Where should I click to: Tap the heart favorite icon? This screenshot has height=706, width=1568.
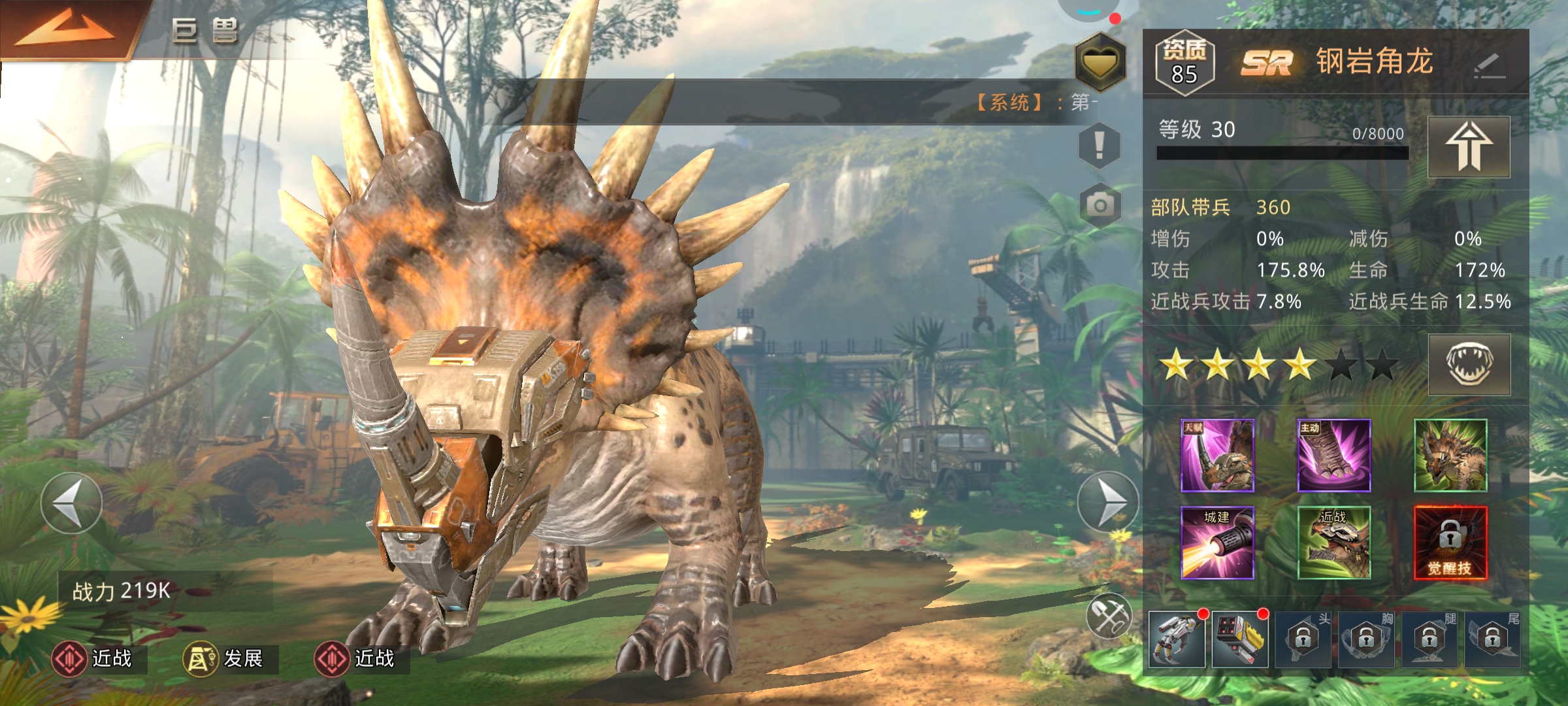tap(1100, 61)
